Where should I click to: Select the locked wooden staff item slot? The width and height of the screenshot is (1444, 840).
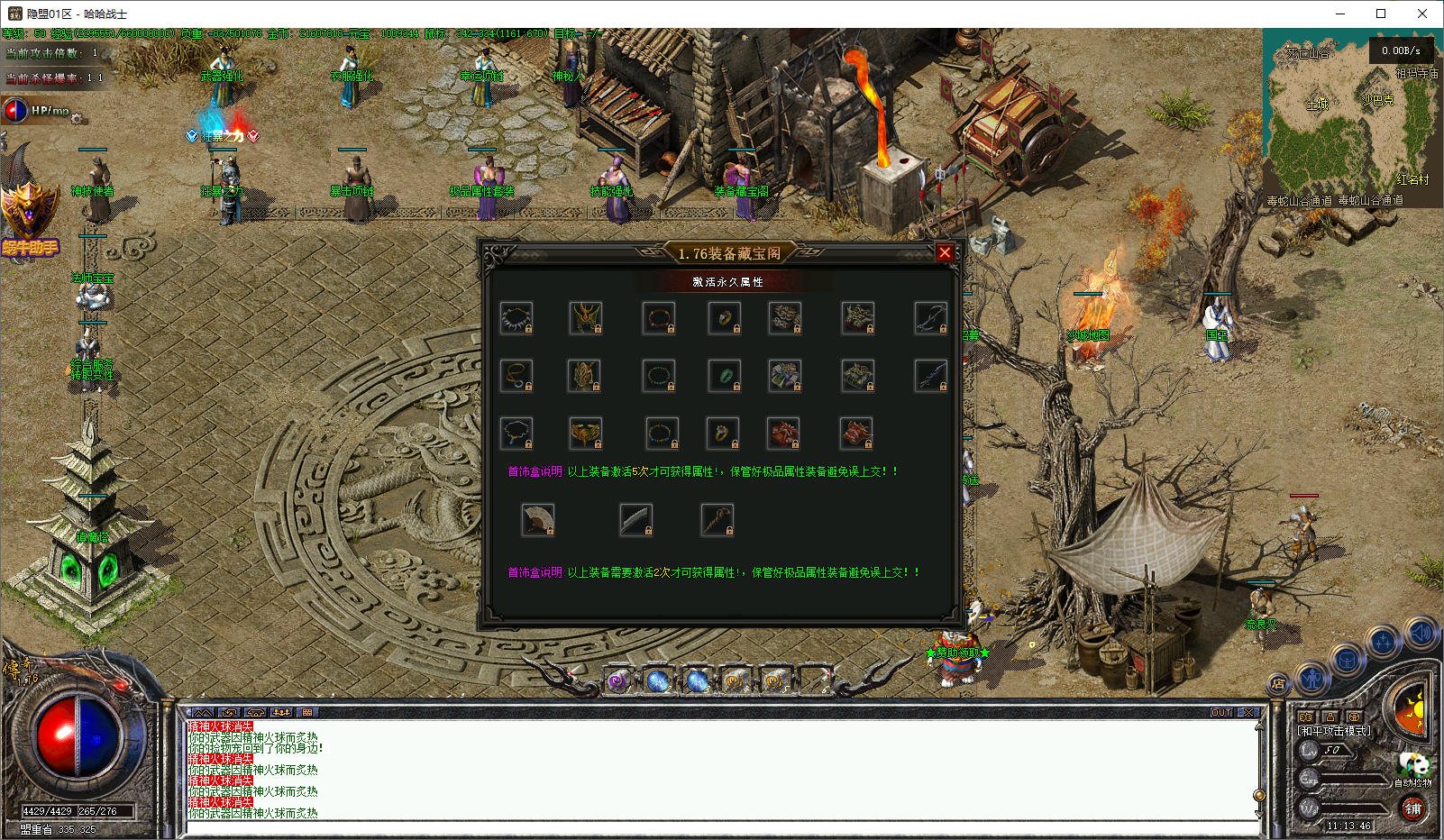point(717,520)
